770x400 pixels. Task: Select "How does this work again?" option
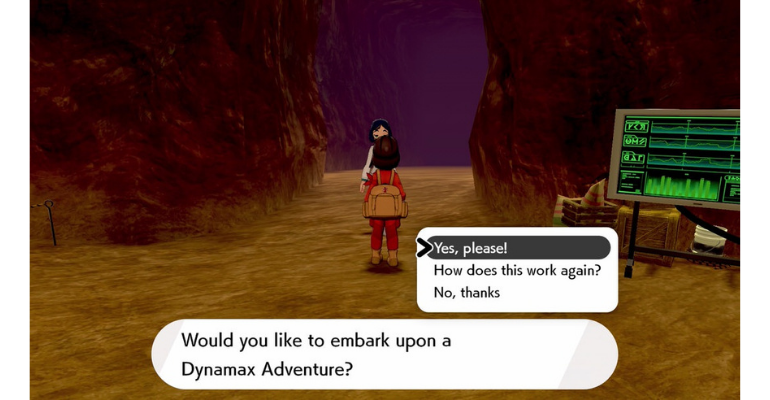coord(516,270)
